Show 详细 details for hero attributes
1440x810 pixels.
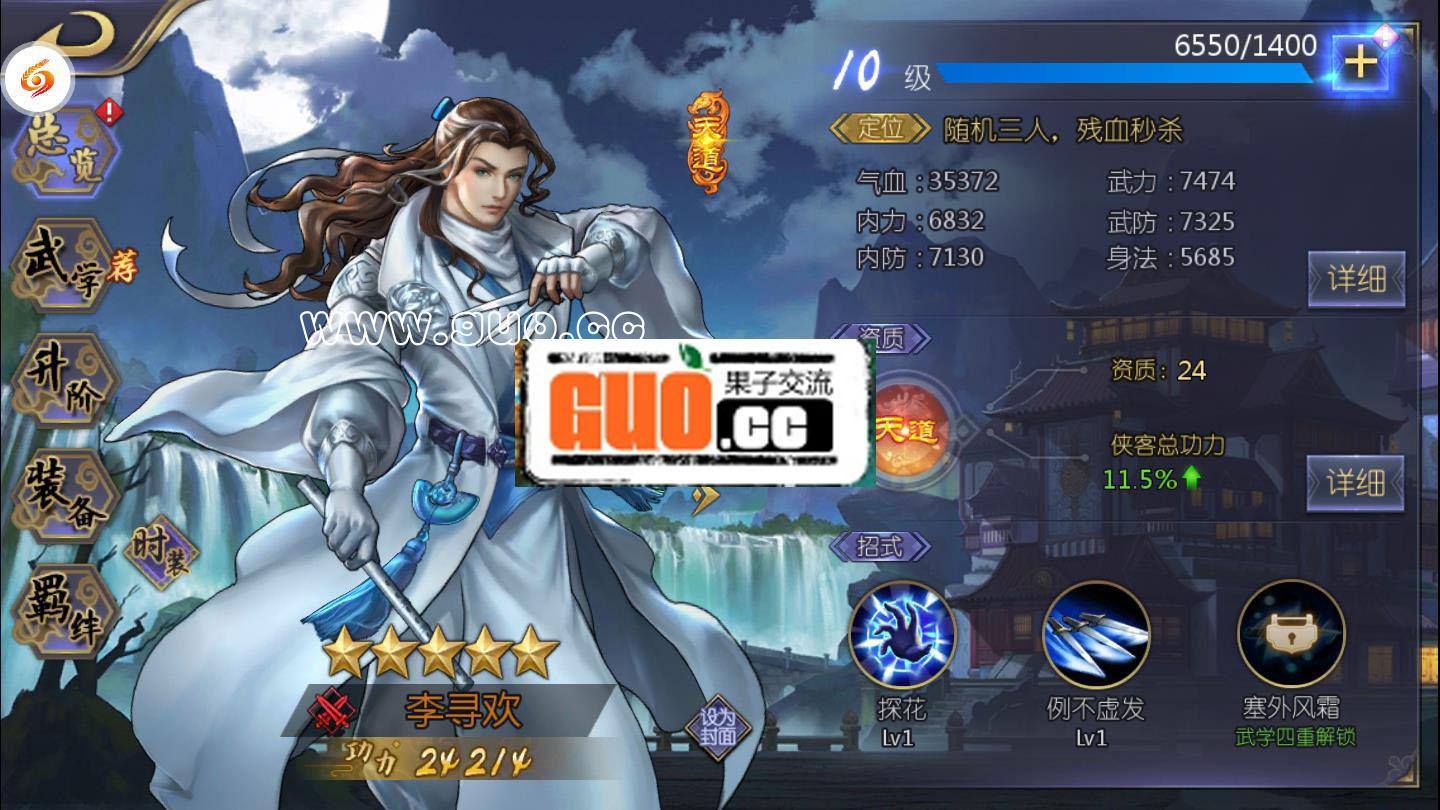click(x=1356, y=279)
